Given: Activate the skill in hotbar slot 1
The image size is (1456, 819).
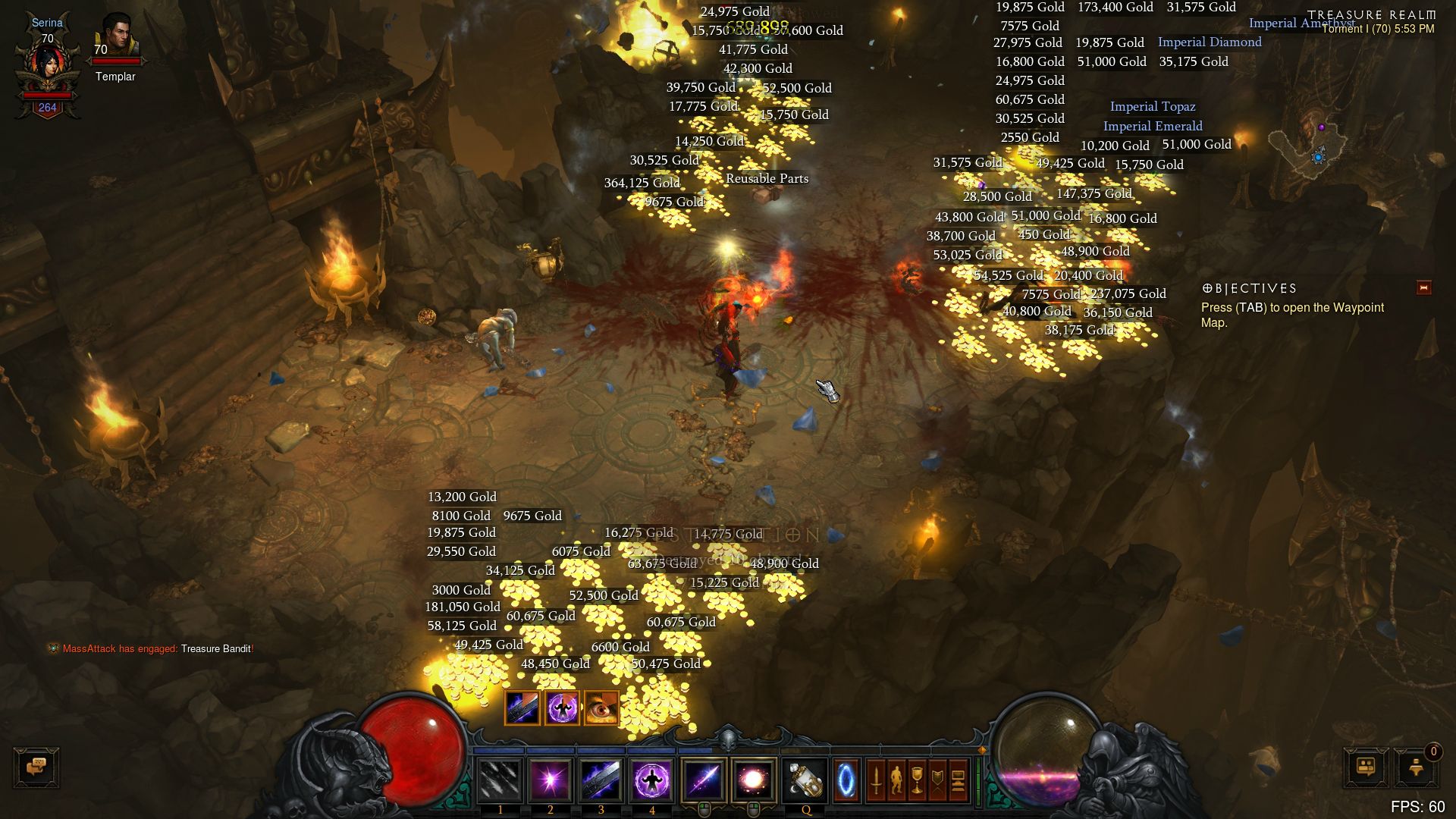Looking at the screenshot, I should (x=500, y=780).
